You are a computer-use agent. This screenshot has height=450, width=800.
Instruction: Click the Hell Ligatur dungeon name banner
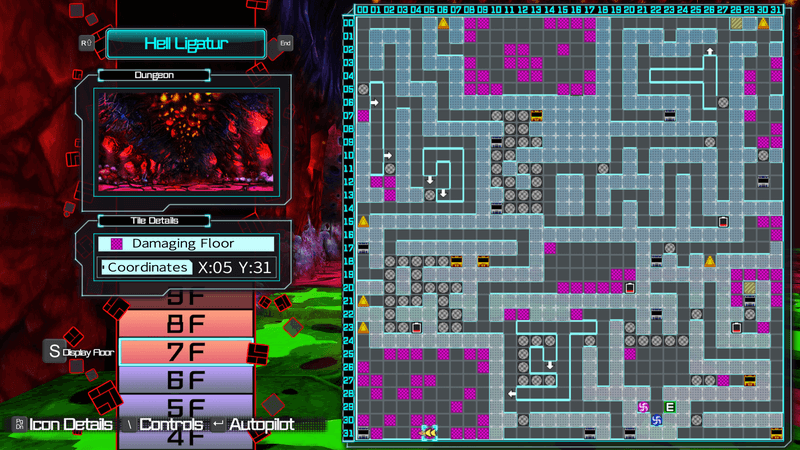click(x=186, y=43)
